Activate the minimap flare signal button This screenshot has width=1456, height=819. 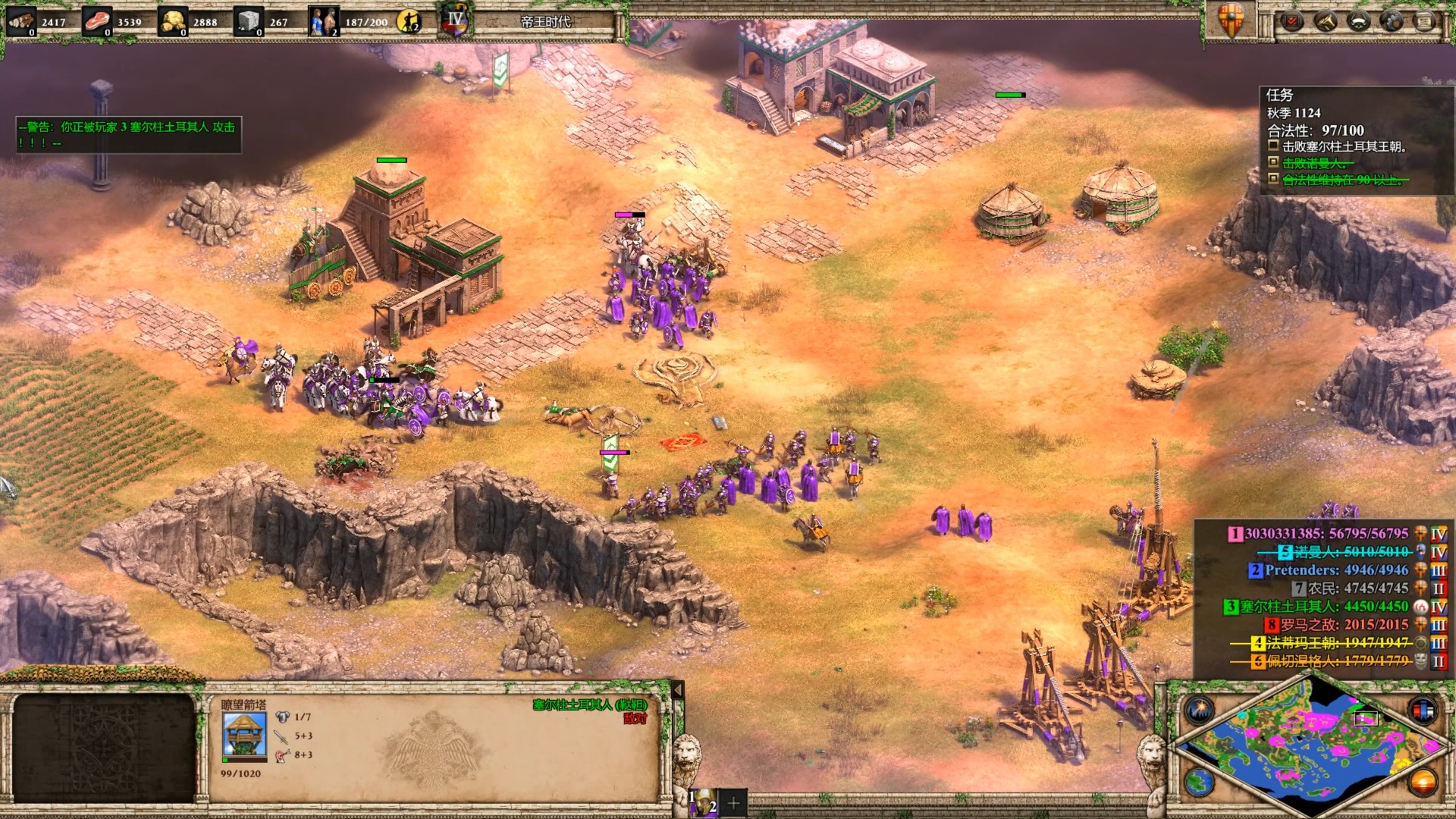click(x=1200, y=710)
